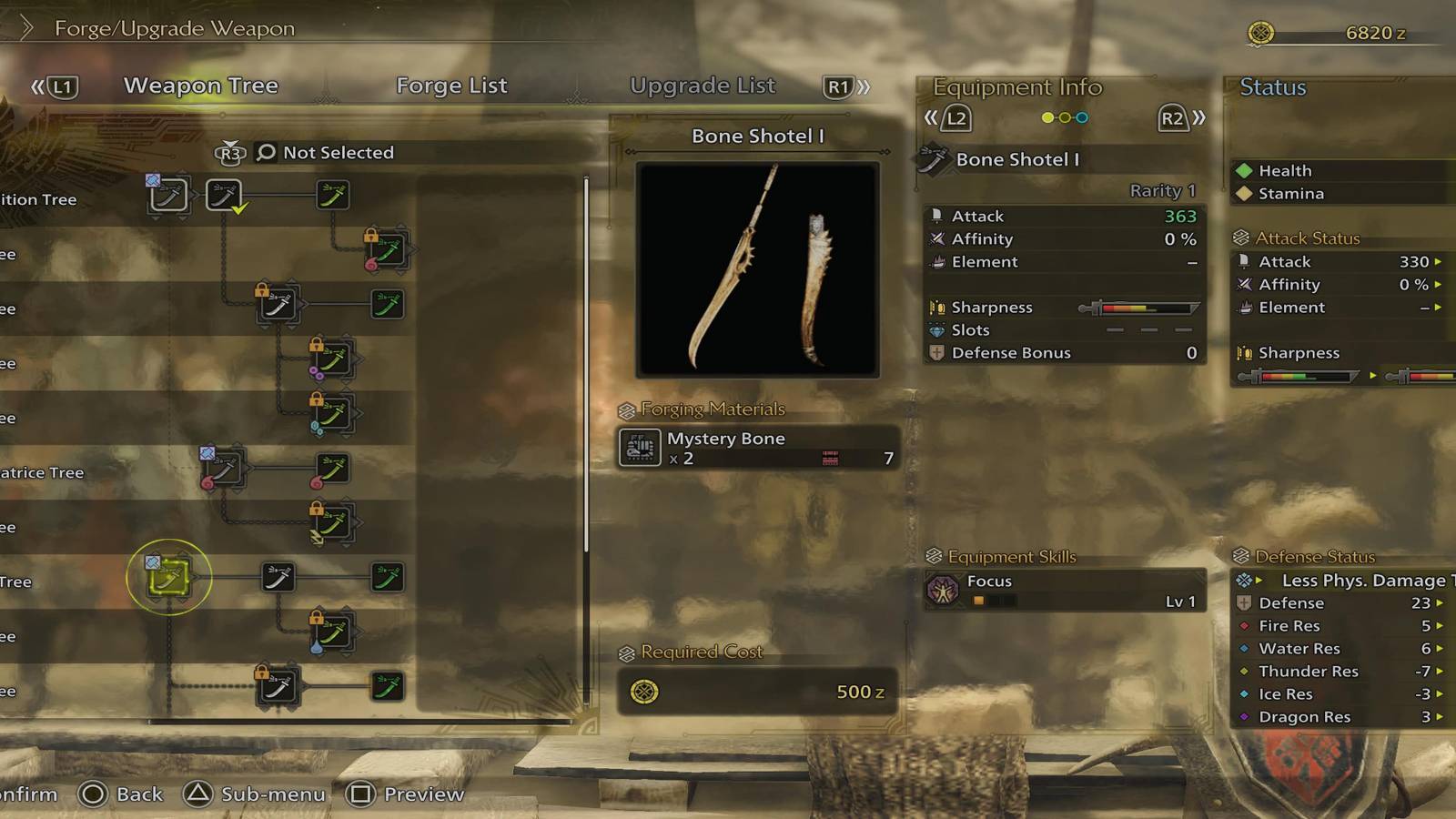
Task: Switch to the Forge List tab
Action: (x=450, y=86)
